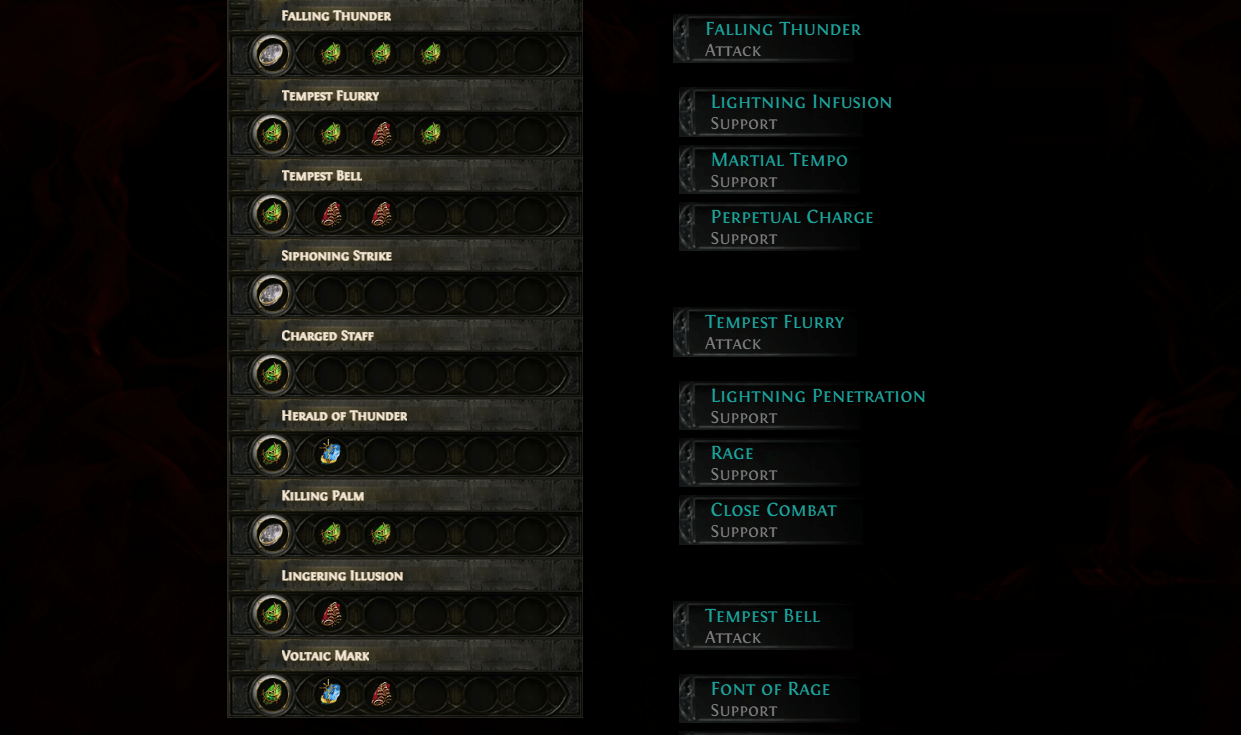The height and width of the screenshot is (735, 1241).
Task: Click the Tempest Flurry main skill gem
Action: [x=271, y=134]
